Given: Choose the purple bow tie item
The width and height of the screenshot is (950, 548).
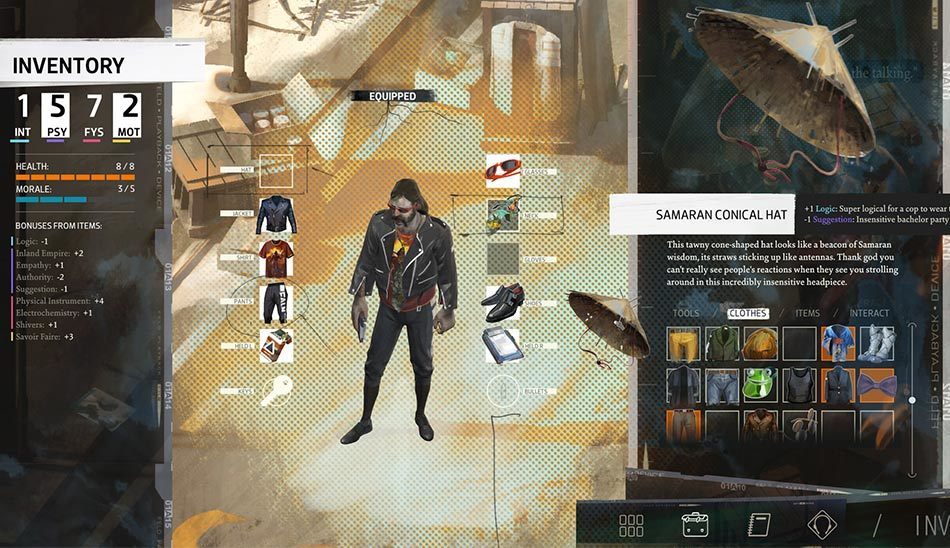Looking at the screenshot, I should pyautogui.click(x=877, y=385).
